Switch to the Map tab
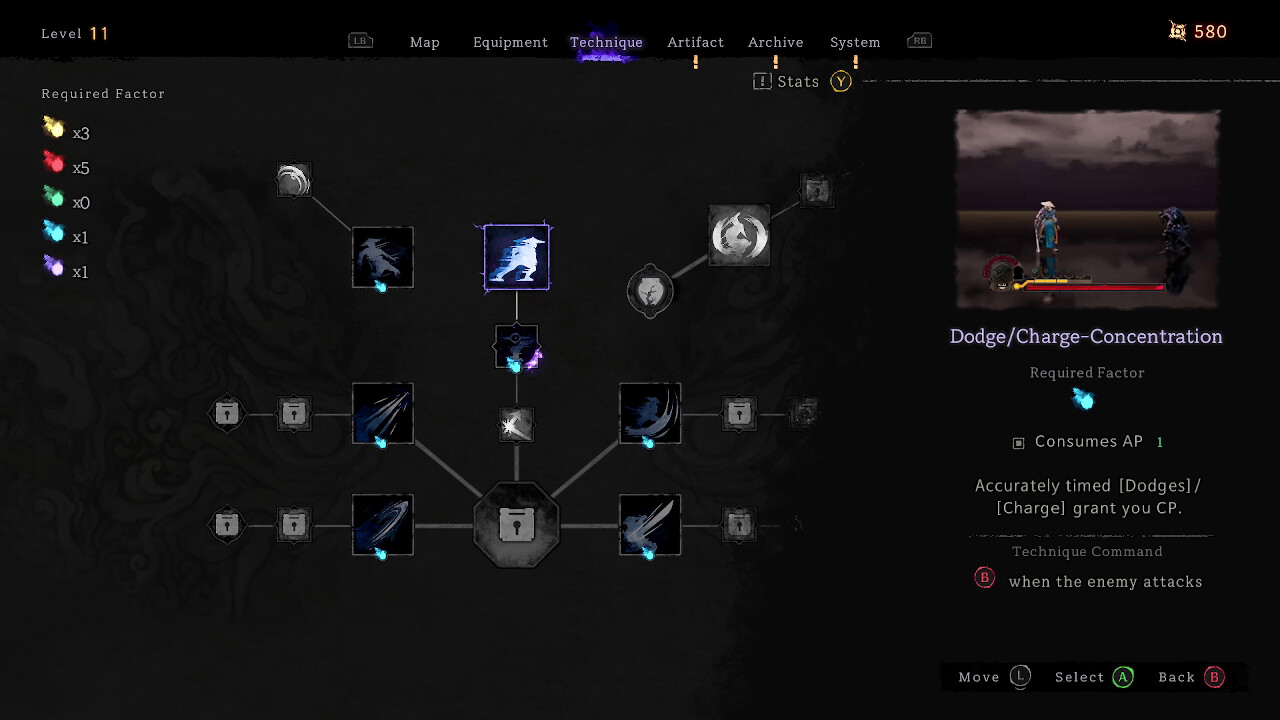1280x720 pixels. tap(424, 42)
